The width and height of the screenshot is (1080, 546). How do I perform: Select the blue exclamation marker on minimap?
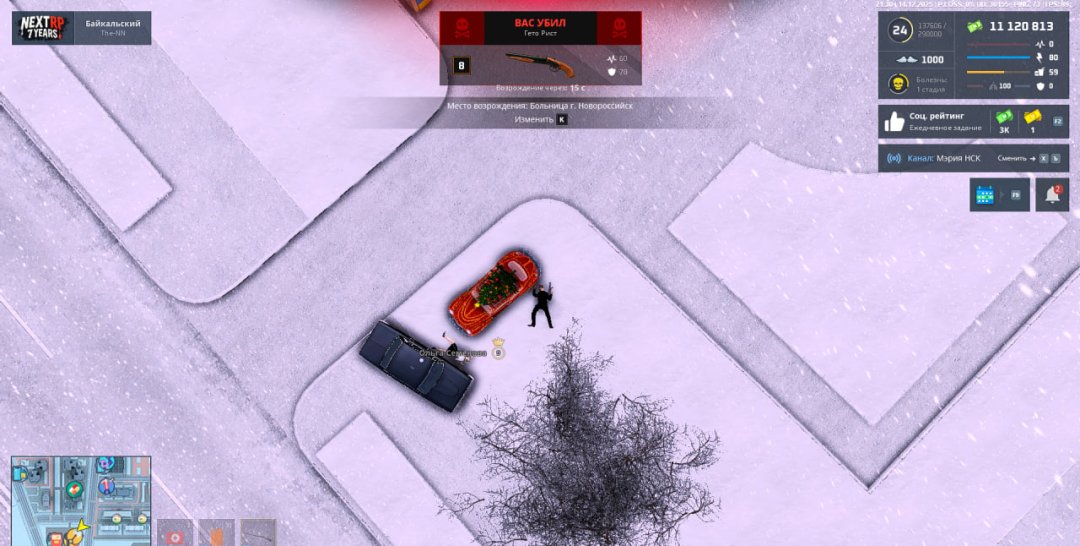click(107, 486)
